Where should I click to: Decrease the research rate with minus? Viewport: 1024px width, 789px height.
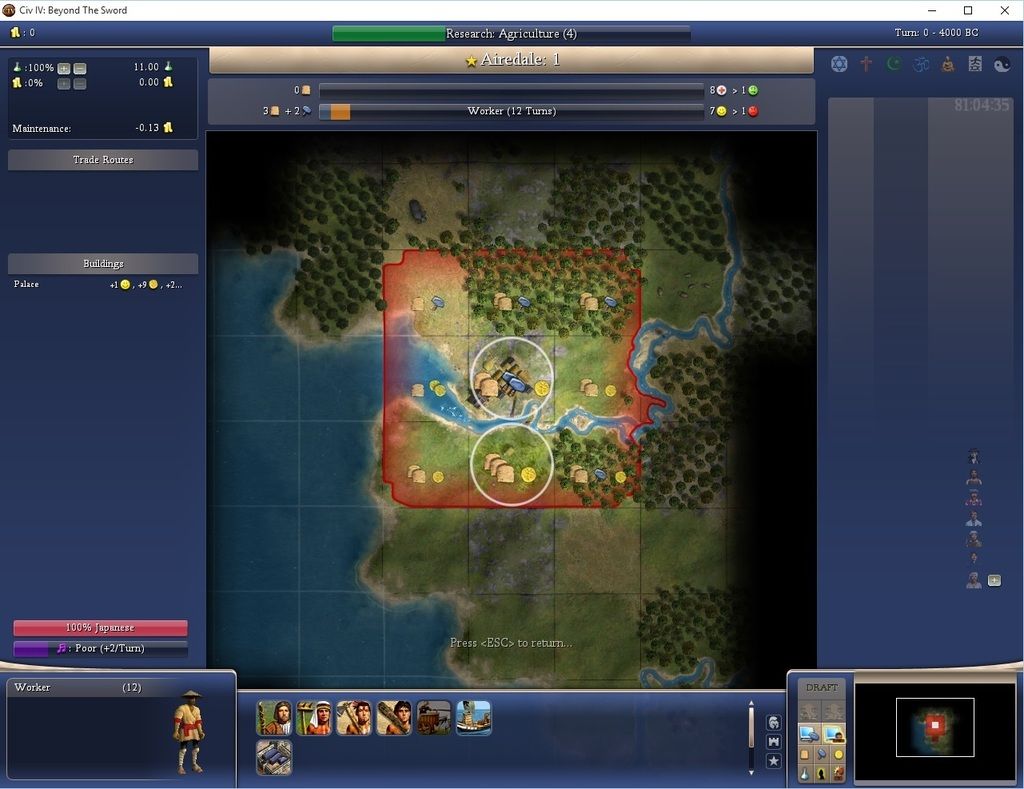(80, 68)
